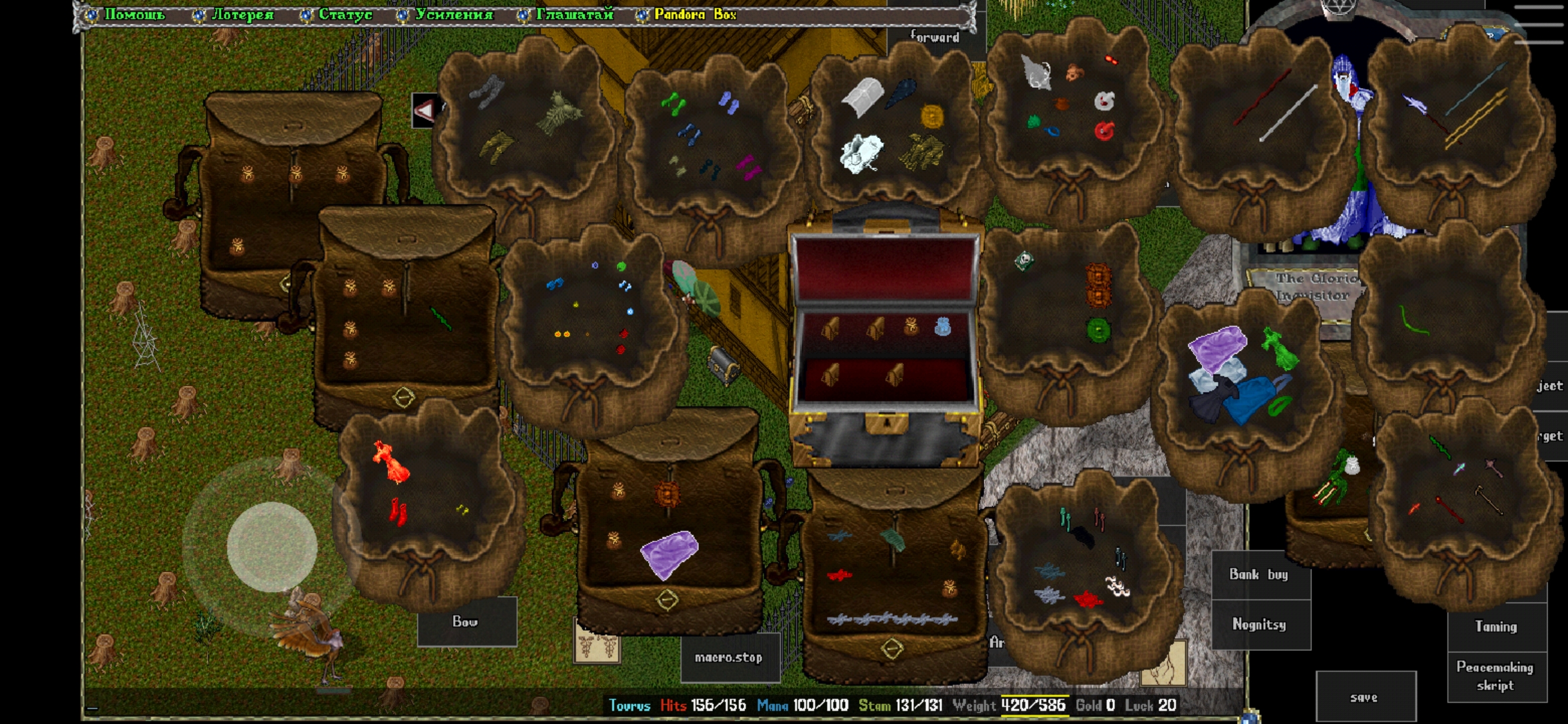The height and width of the screenshot is (724, 1568).
Task: Open the hamburger menu icon
Action: [1539, 25]
